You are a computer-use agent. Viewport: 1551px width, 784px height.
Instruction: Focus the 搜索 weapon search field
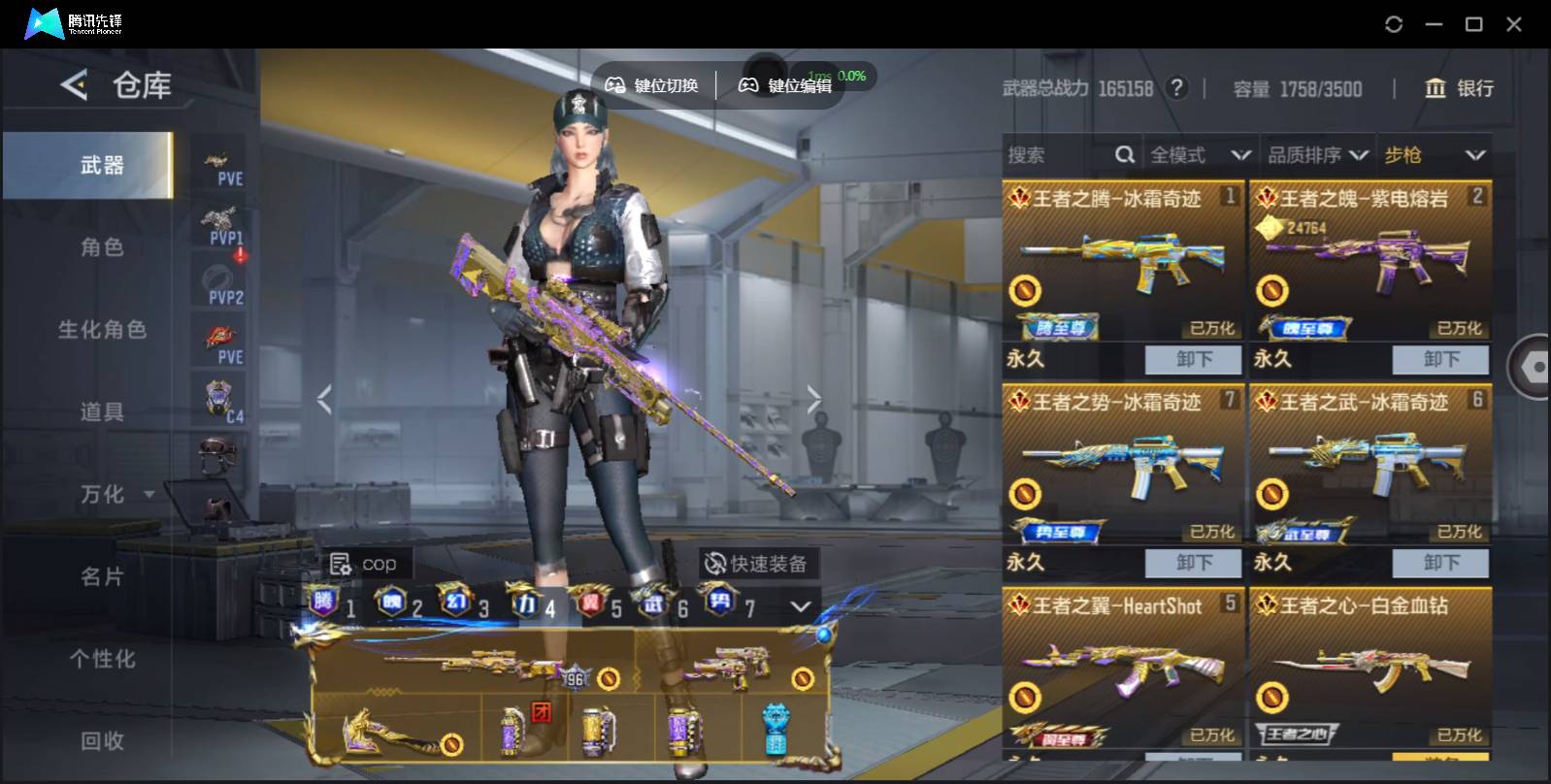click(x=1058, y=155)
